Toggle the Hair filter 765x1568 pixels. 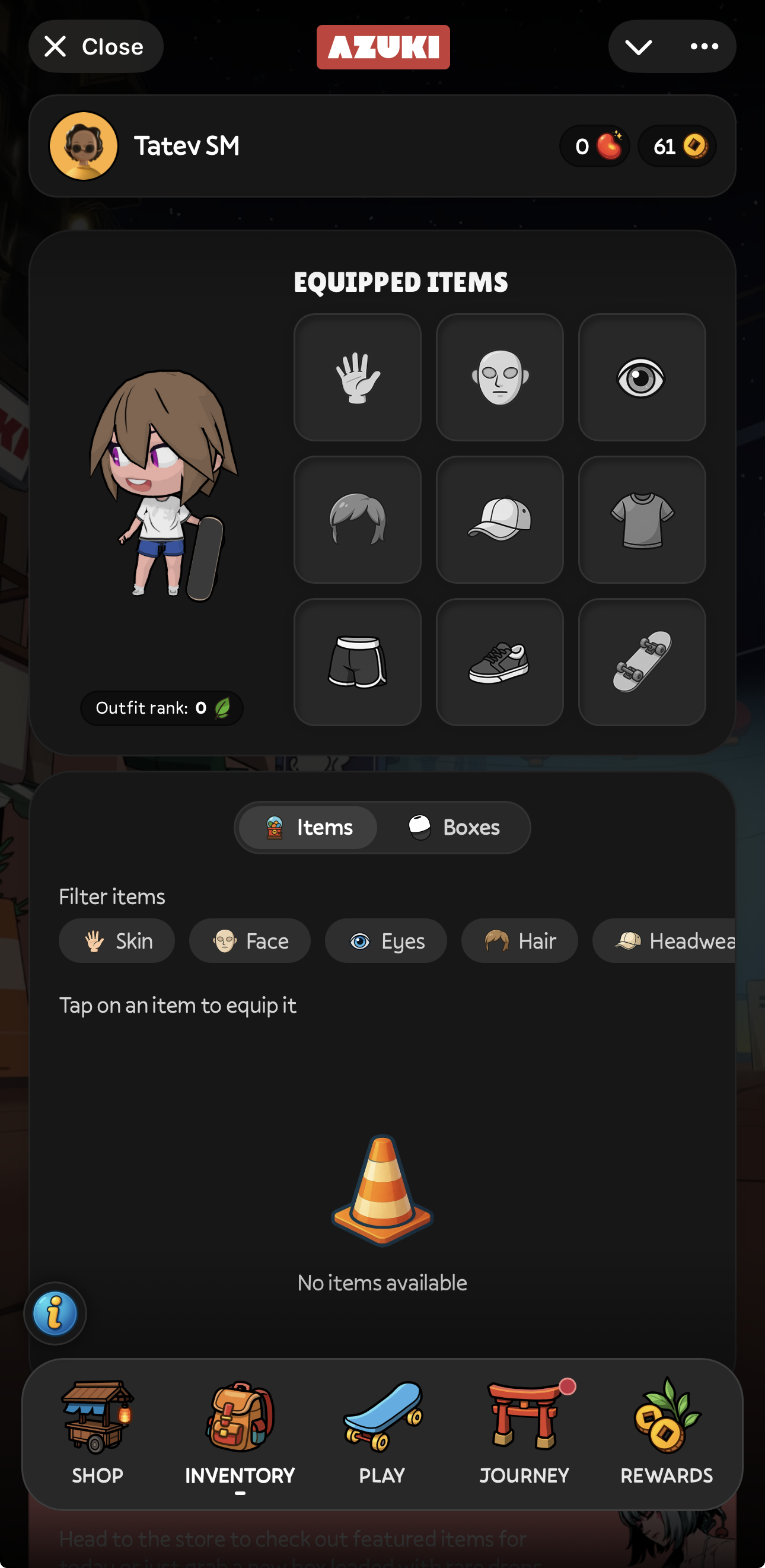[519, 940]
